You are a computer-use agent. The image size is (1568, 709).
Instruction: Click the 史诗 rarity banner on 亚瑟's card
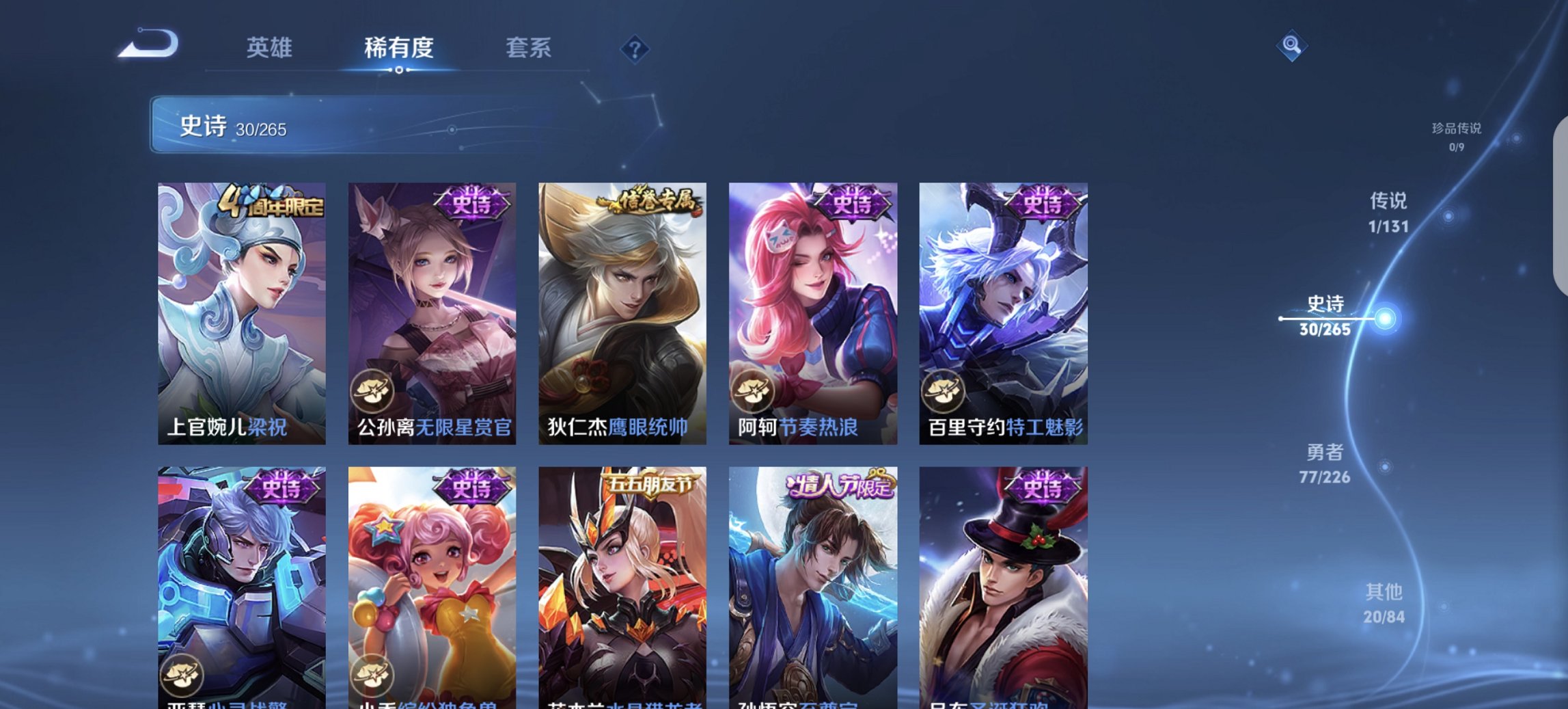[281, 485]
